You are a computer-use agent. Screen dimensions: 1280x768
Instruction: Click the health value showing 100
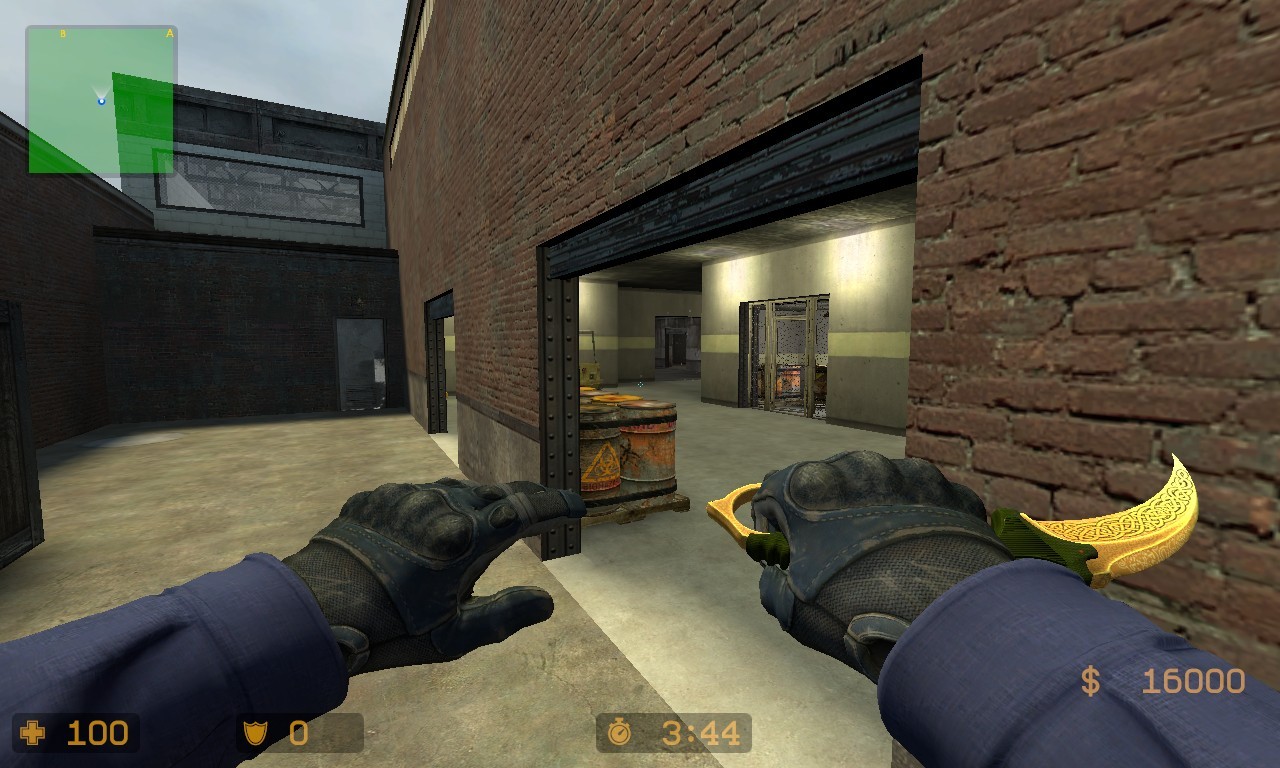pyautogui.click(x=97, y=733)
